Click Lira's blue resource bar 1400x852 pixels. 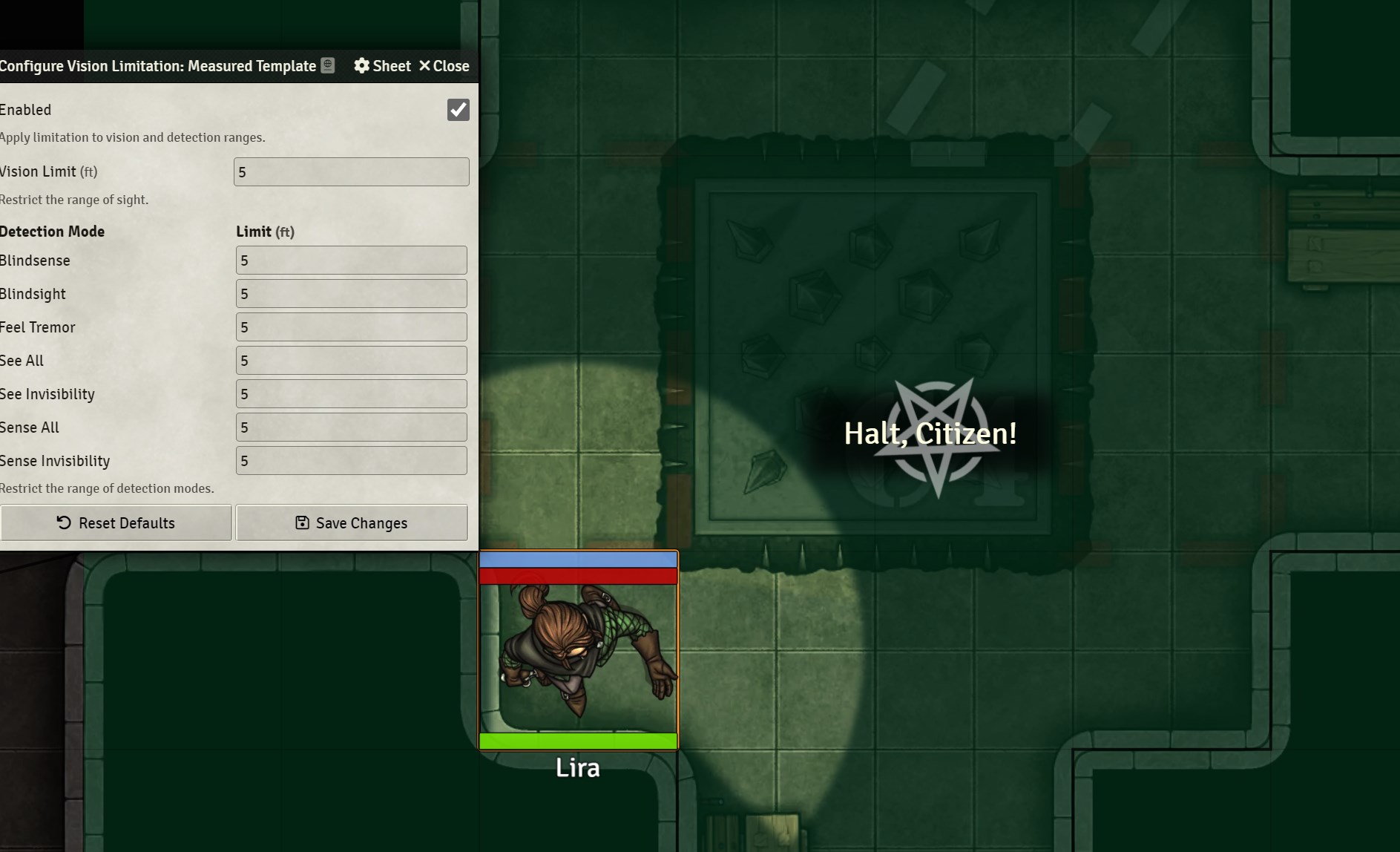578,559
